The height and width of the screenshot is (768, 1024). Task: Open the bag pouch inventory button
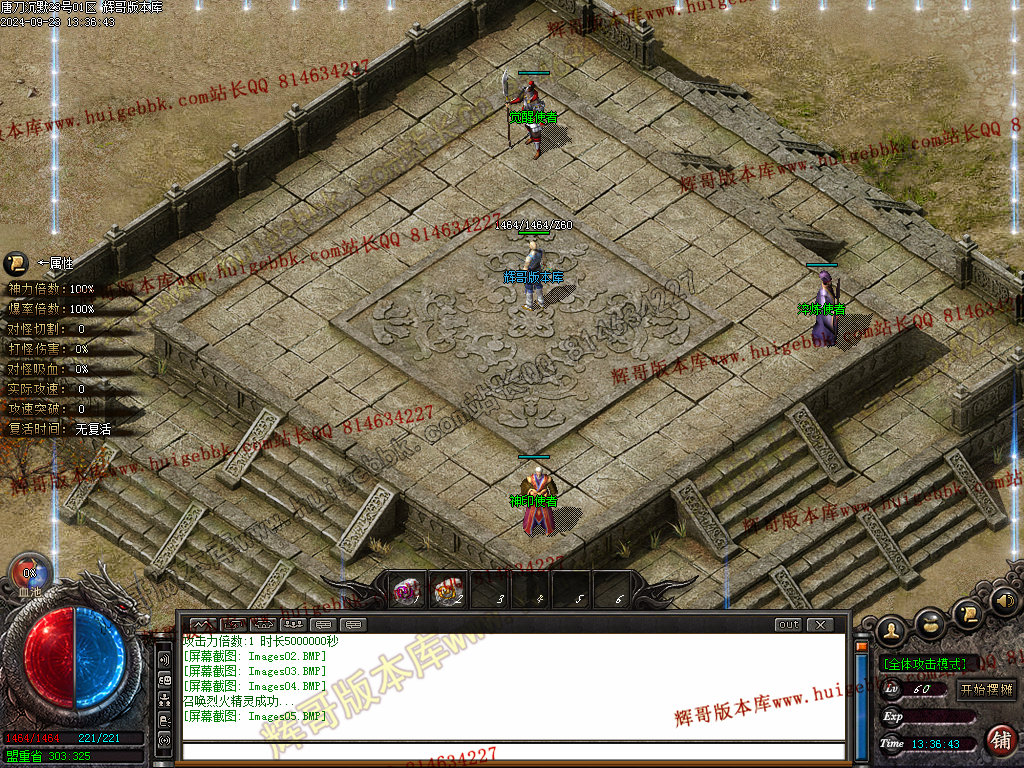(931, 623)
